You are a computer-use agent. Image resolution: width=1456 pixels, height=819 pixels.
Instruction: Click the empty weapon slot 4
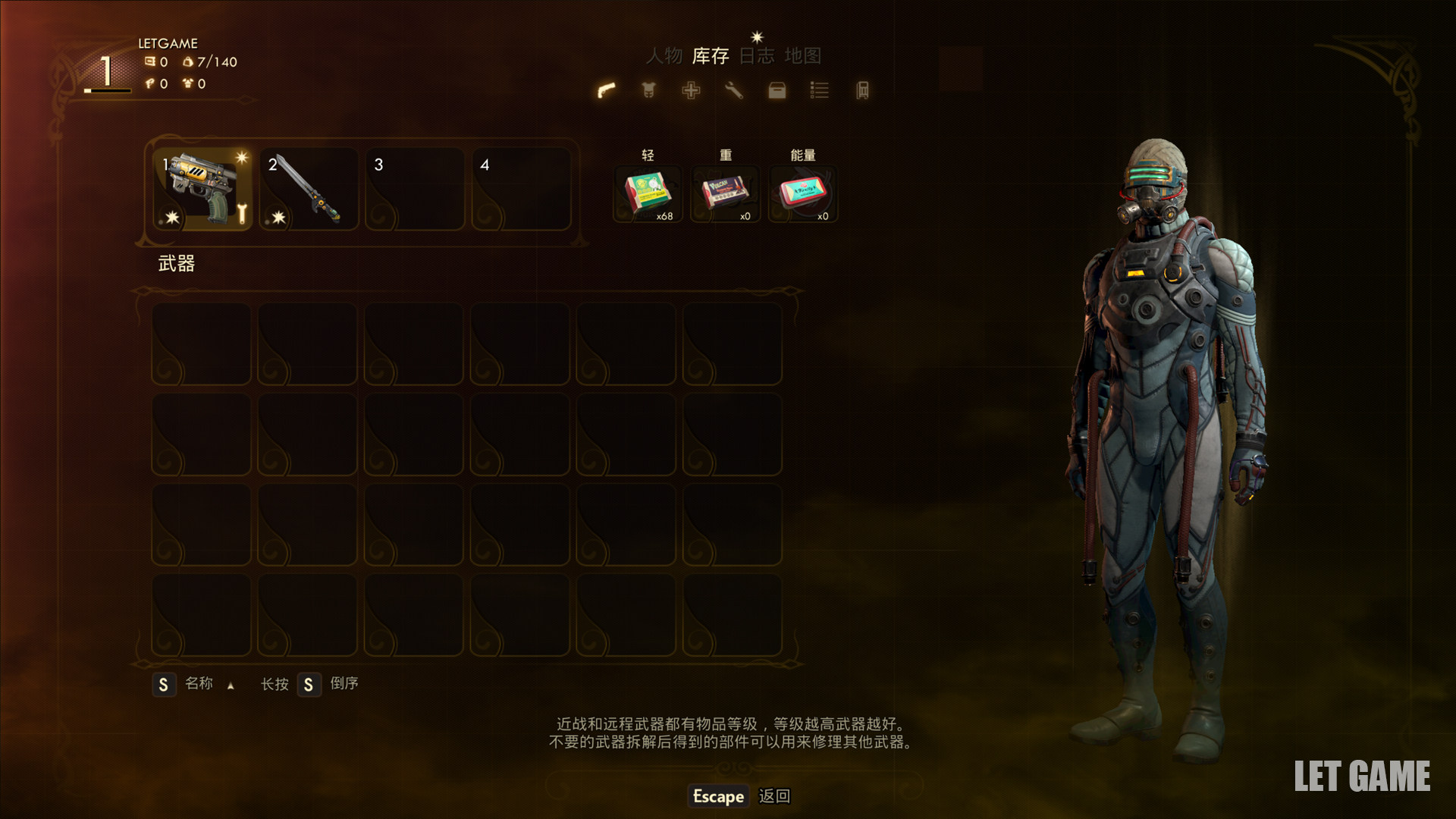[520, 190]
